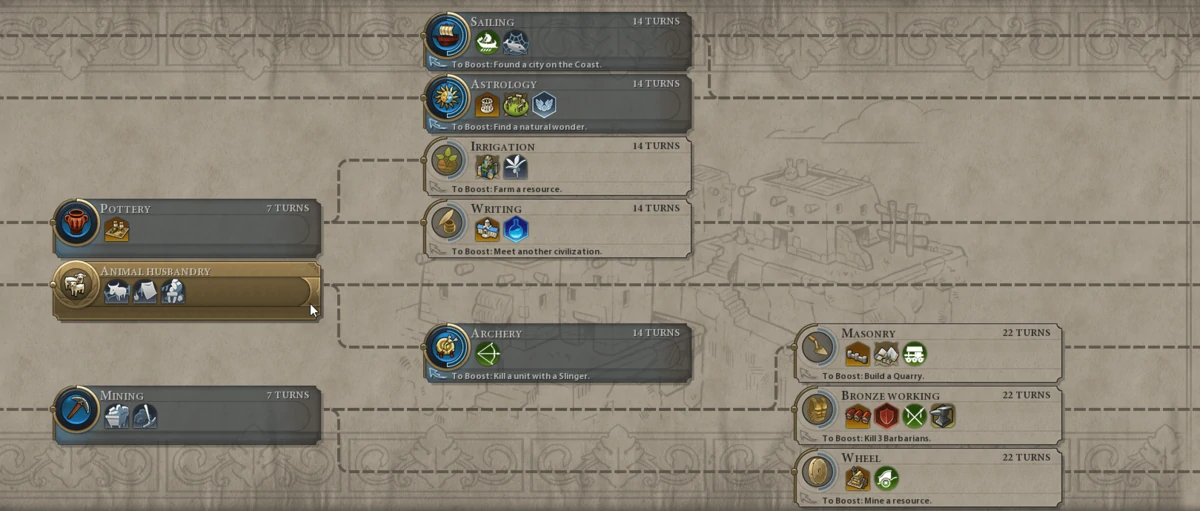Select Bronze Working to research
The image size is (1200, 511).
tap(930, 415)
